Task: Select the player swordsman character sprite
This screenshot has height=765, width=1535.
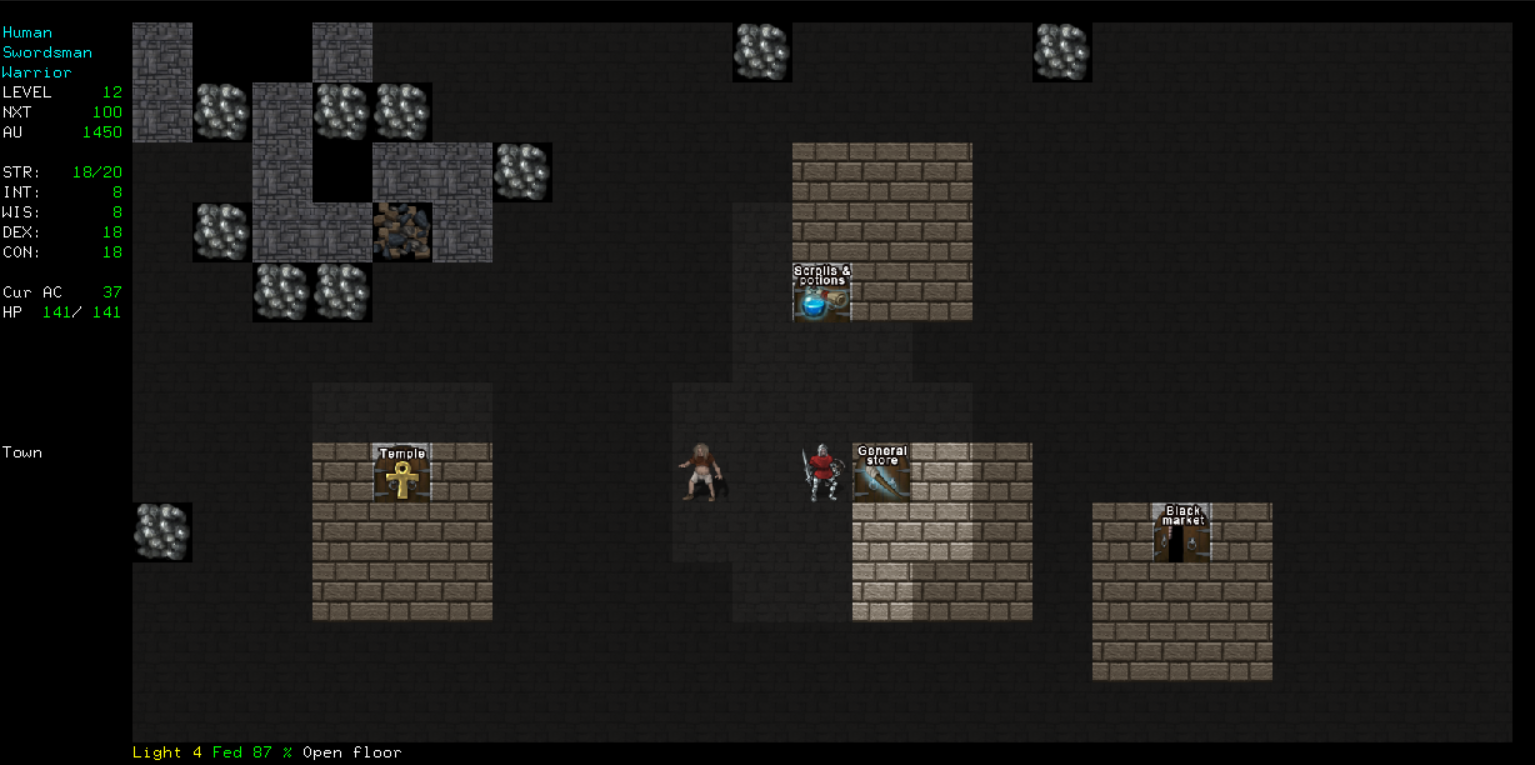Action: click(822, 470)
